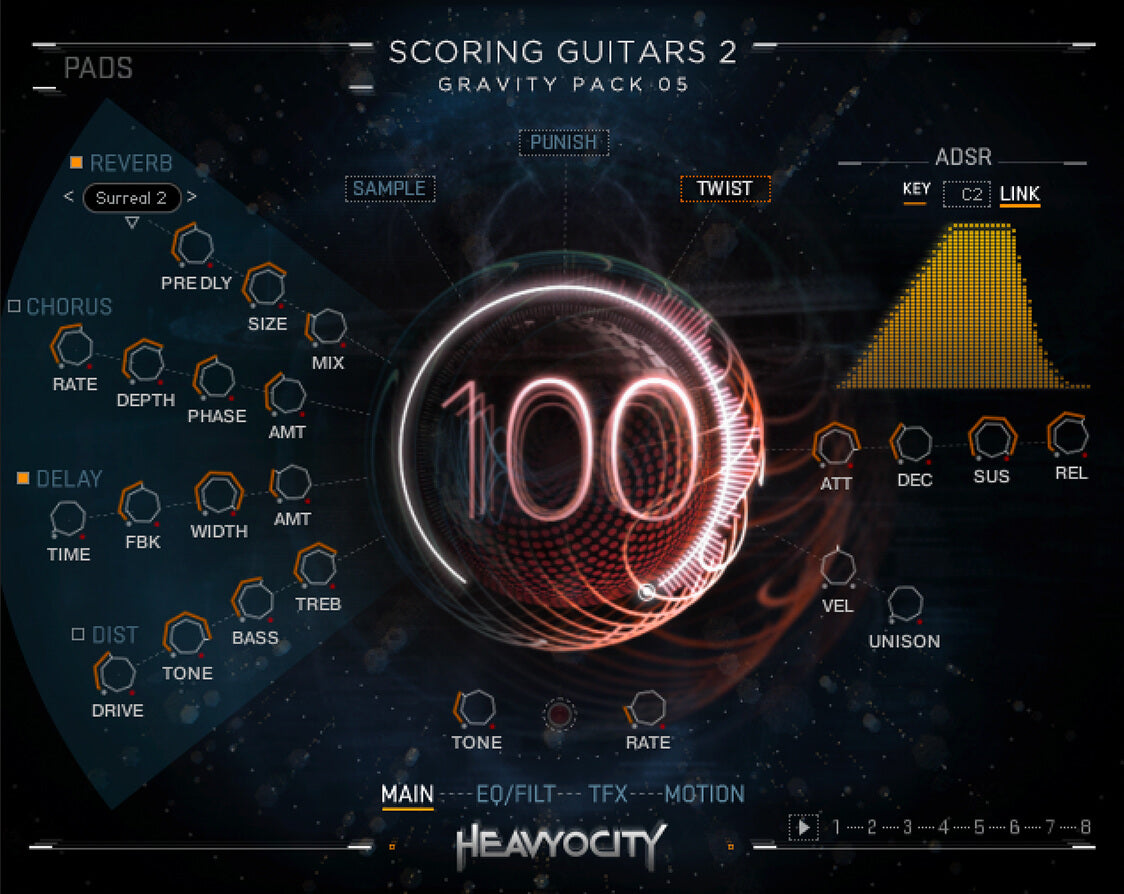This screenshot has height=894, width=1124.
Task: Select the distortion Drive knob
Action: tap(117, 673)
